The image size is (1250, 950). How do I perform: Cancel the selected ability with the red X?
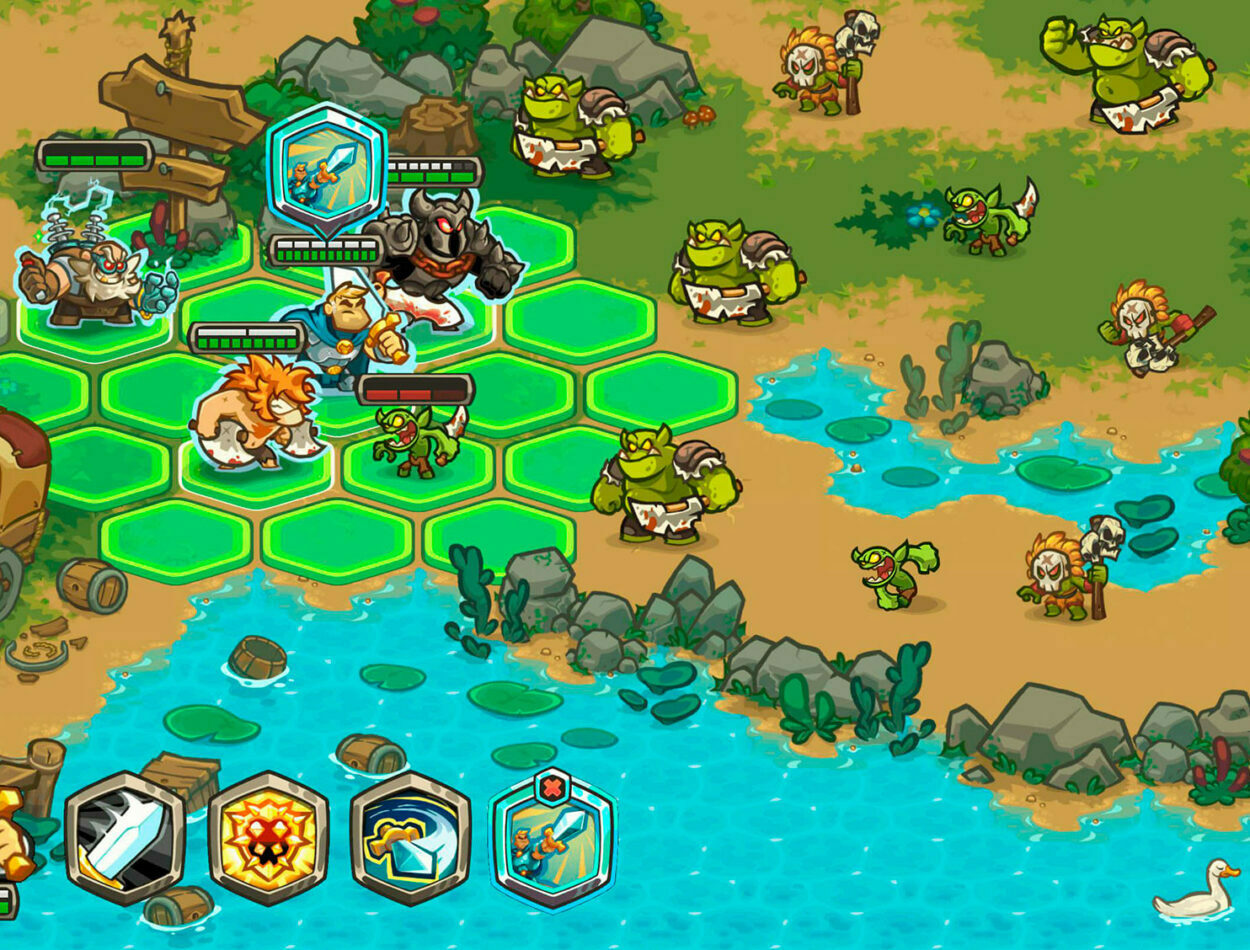[x=551, y=787]
